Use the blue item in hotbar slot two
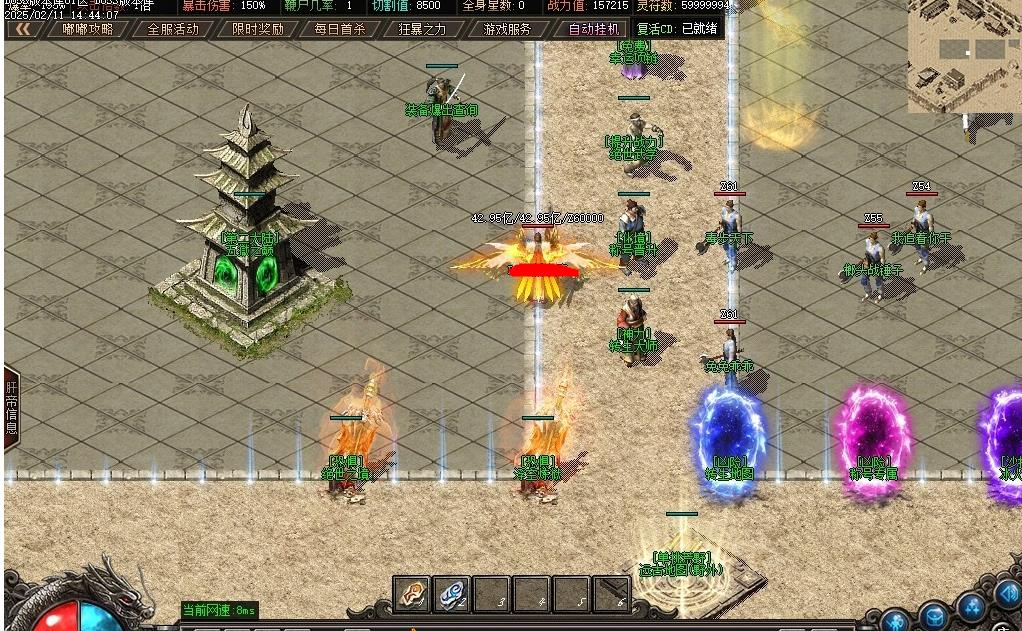 pyautogui.click(x=451, y=594)
